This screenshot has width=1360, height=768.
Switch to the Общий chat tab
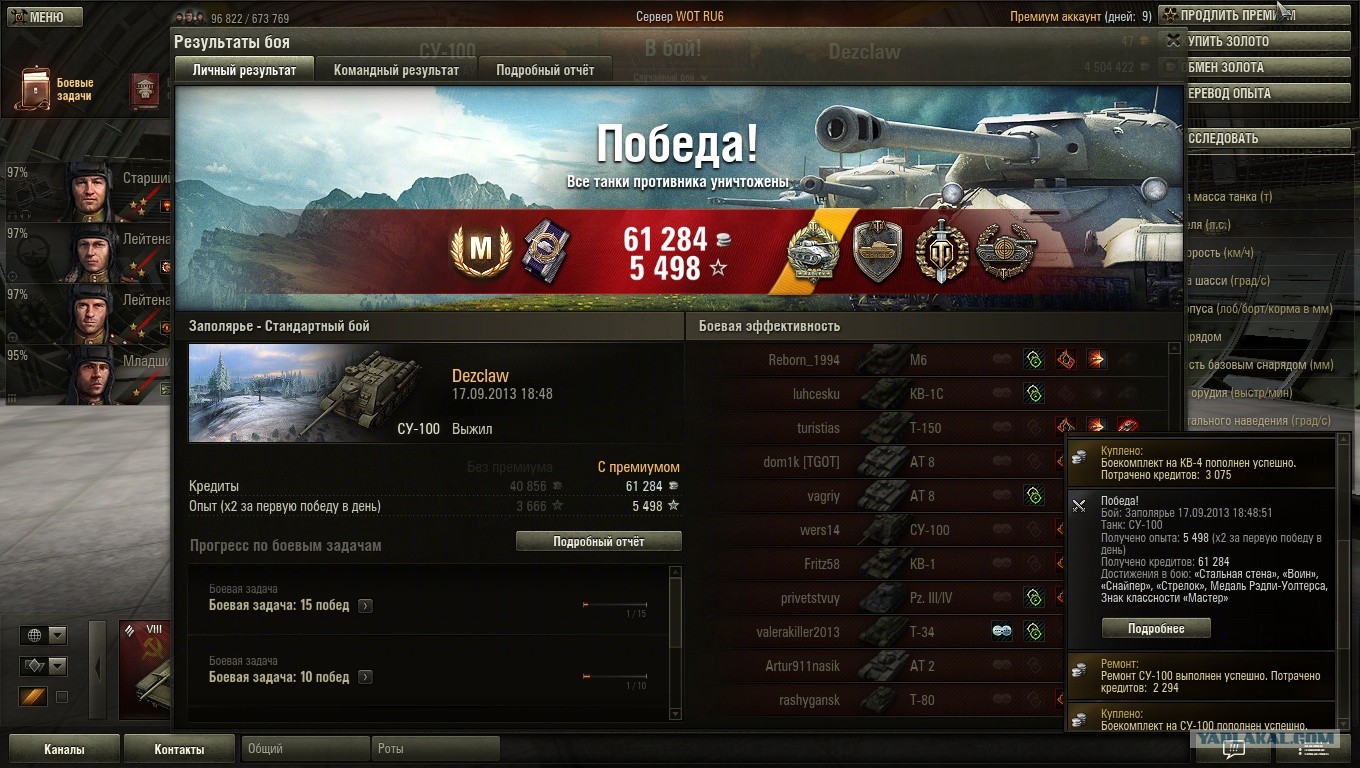coord(304,748)
